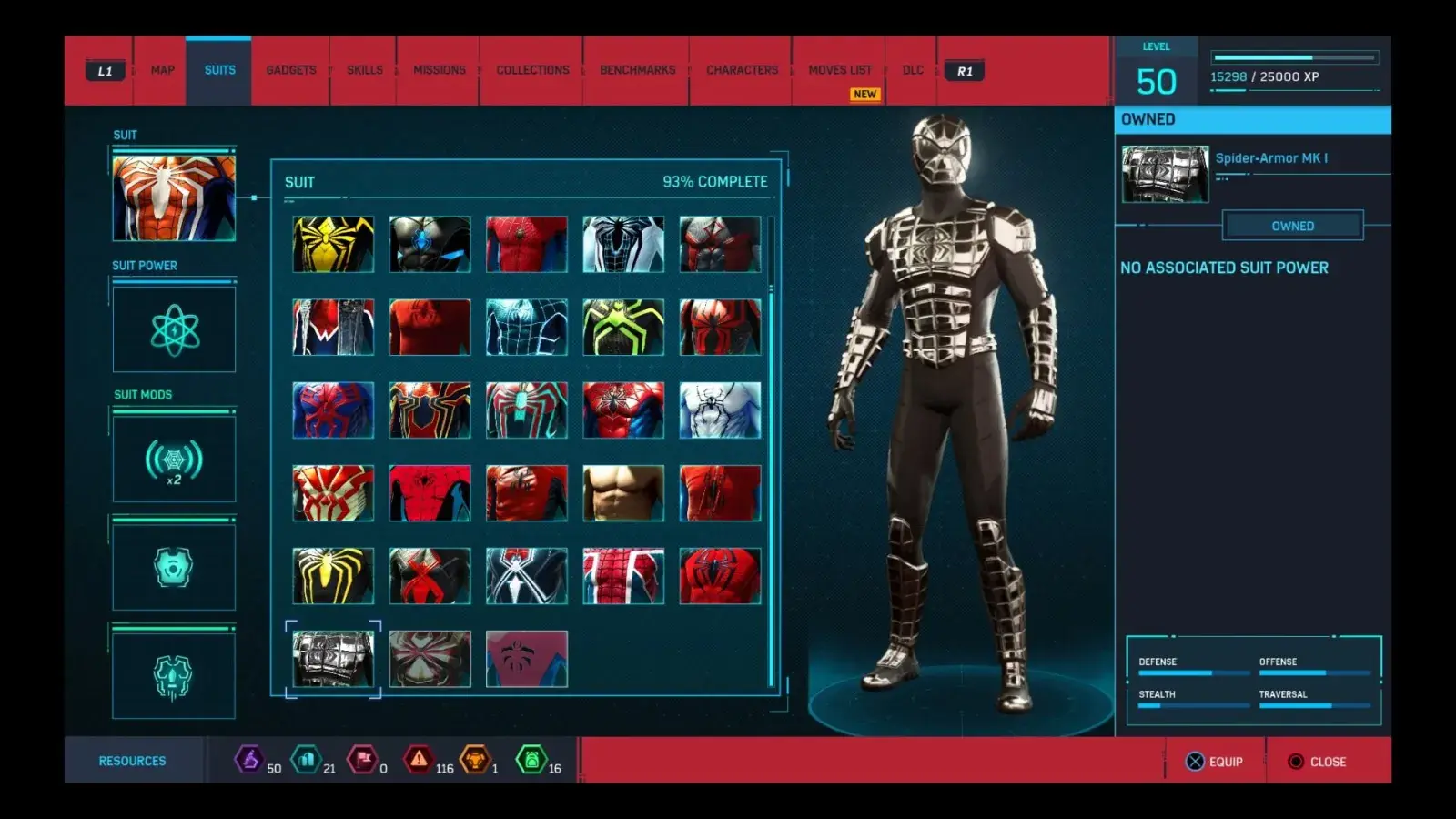The image size is (1456, 819).
Task: Switch to the CHARACTERS tab
Action: (x=742, y=69)
